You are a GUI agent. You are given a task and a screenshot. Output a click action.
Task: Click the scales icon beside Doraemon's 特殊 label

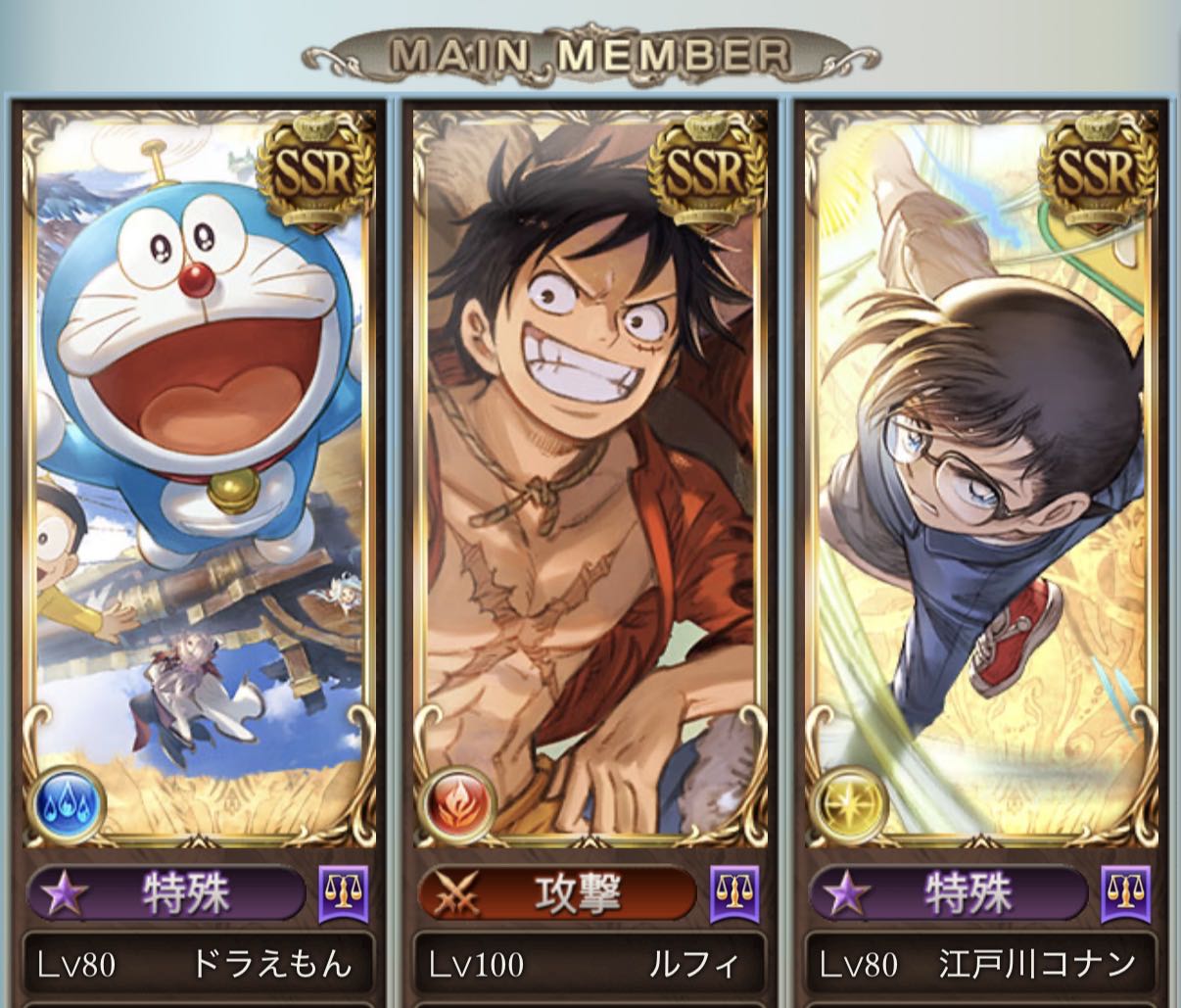pos(344,892)
